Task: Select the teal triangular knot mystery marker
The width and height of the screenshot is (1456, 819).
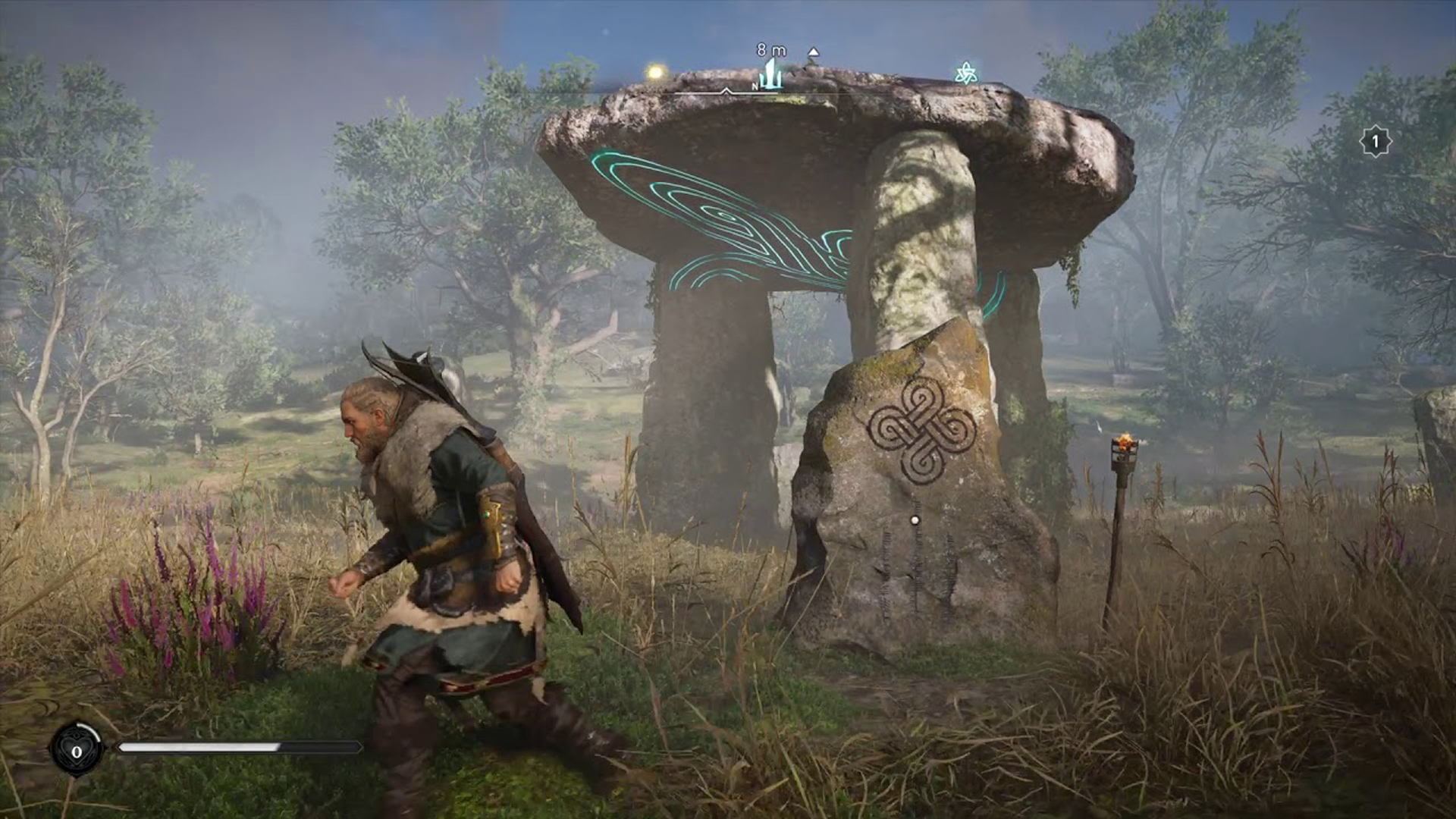Action: click(965, 74)
